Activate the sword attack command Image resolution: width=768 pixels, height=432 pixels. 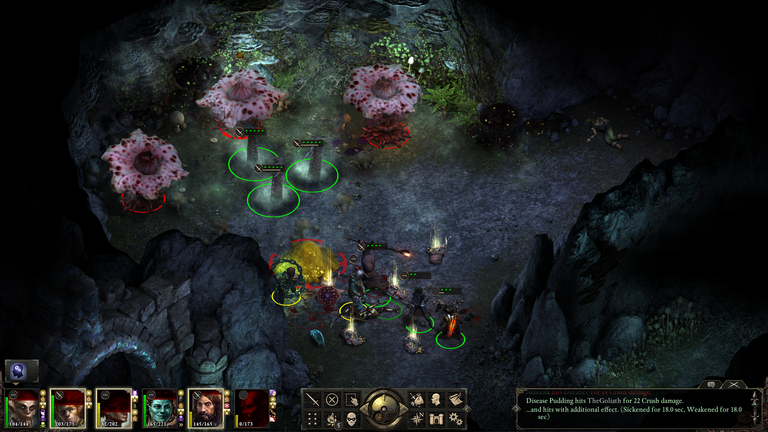(313, 399)
